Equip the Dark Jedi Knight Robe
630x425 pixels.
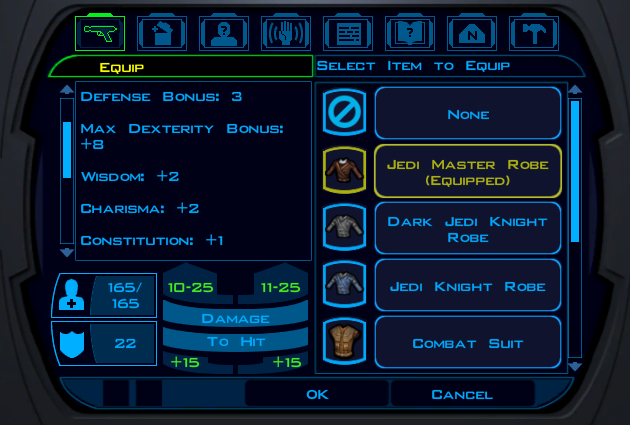coord(467,228)
